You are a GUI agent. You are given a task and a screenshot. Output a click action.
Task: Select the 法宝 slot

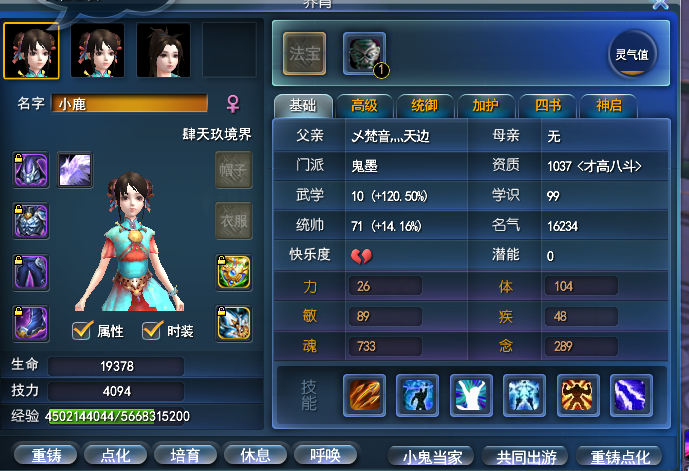tap(304, 54)
